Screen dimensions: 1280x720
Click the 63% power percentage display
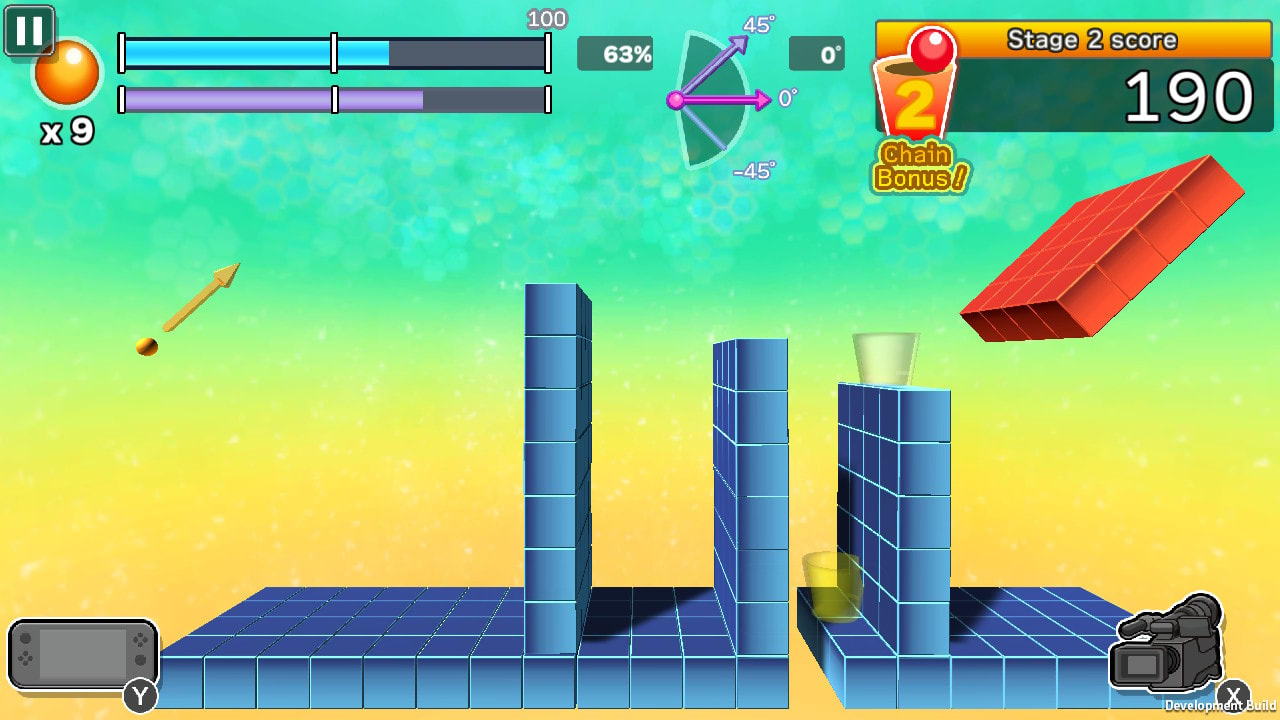click(x=615, y=55)
